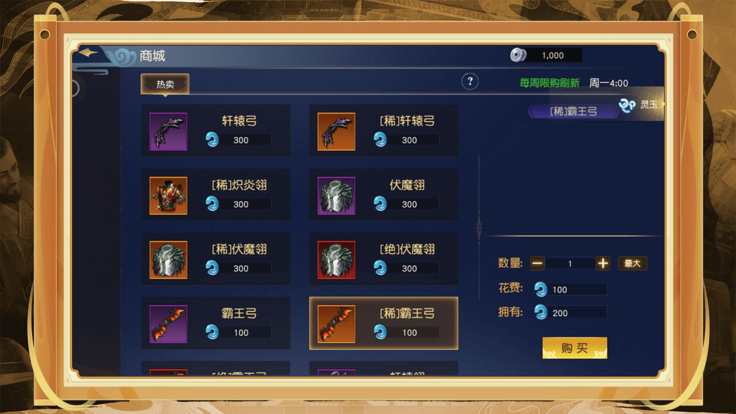Select the [稀]伏魔翎 shop item
Viewport: 736px width, 414px height.
click(215, 258)
